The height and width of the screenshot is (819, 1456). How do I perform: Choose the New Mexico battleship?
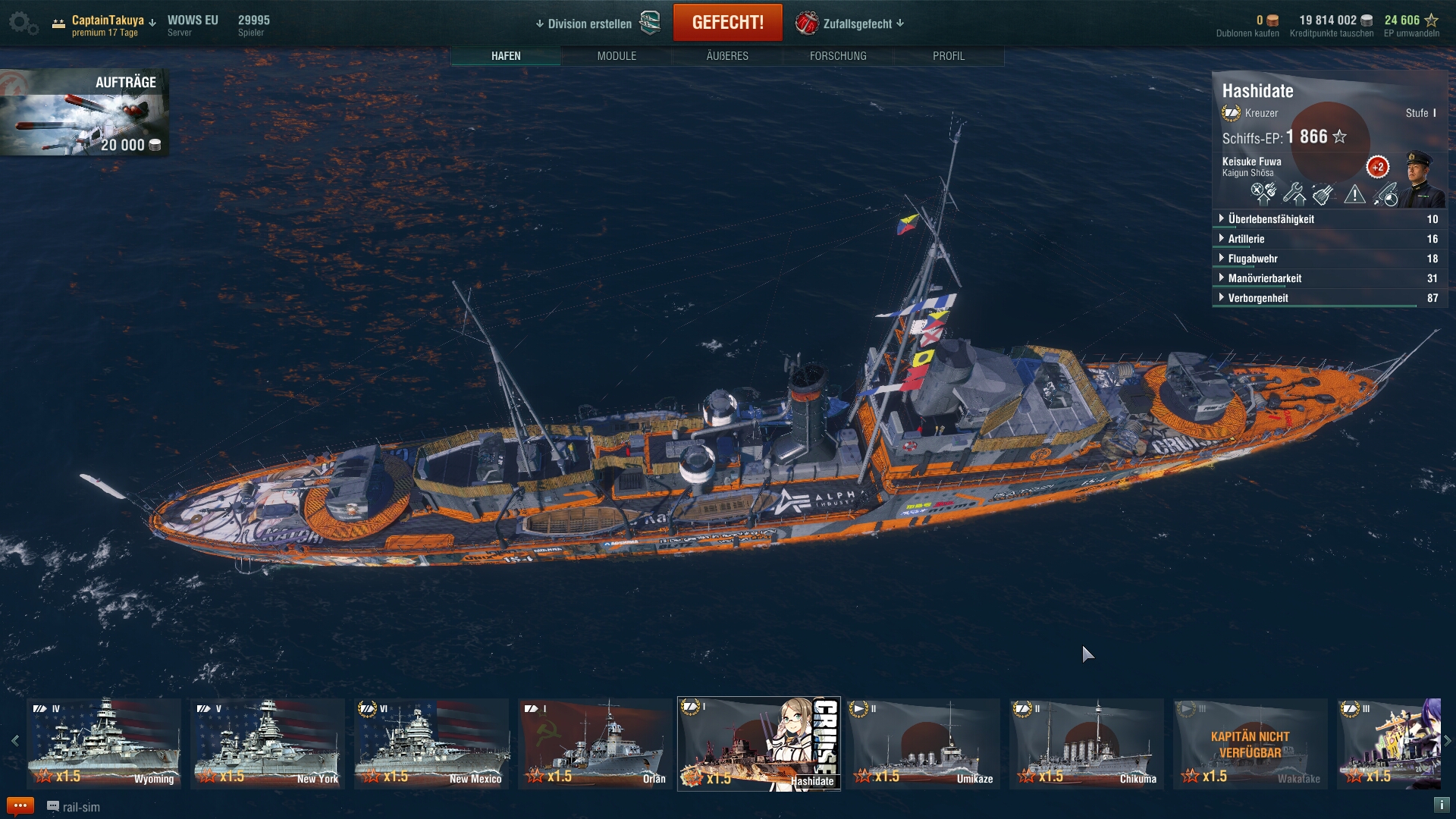click(431, 743)
